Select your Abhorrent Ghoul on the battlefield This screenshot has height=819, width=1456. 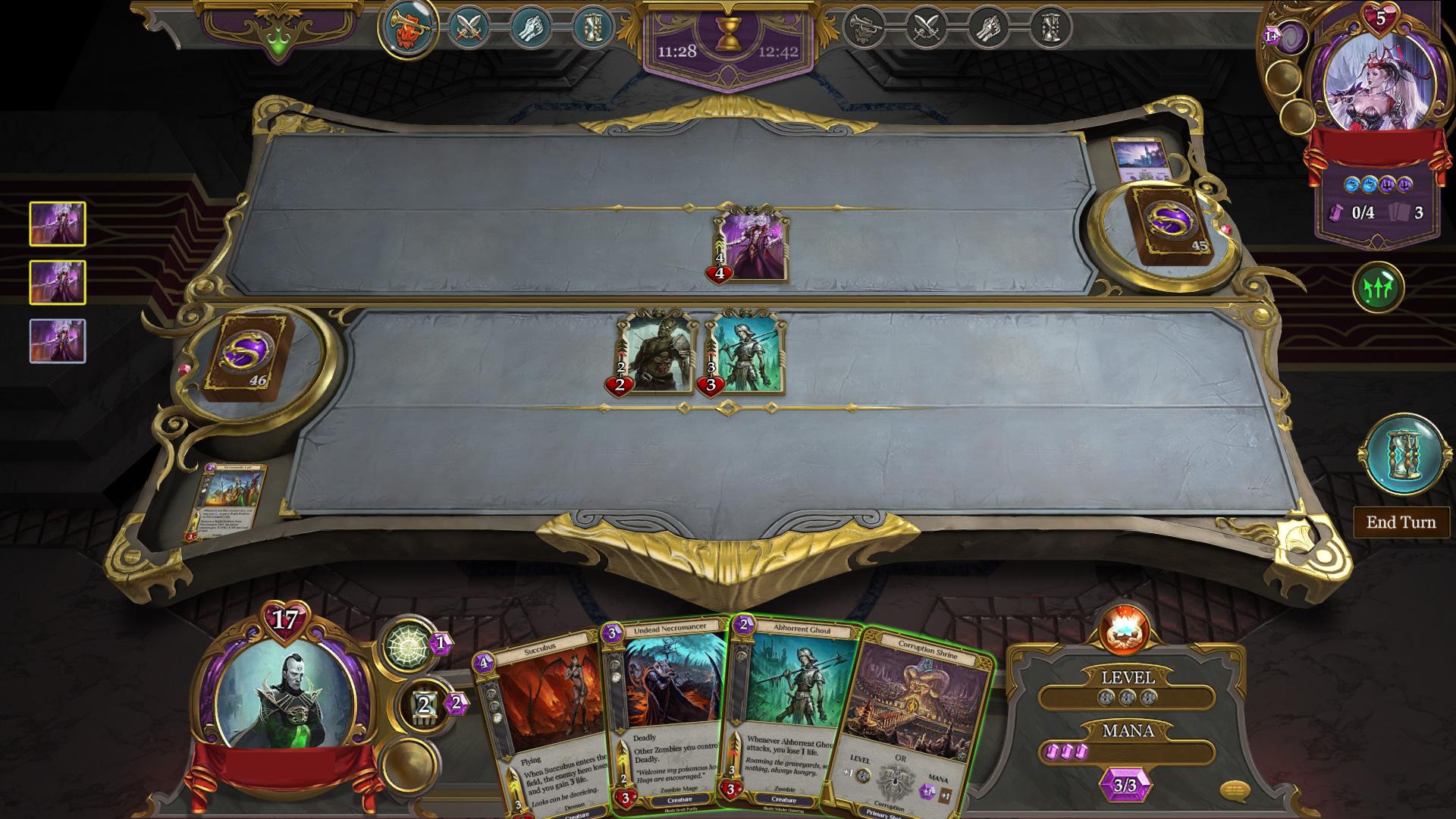pos(745,353)
